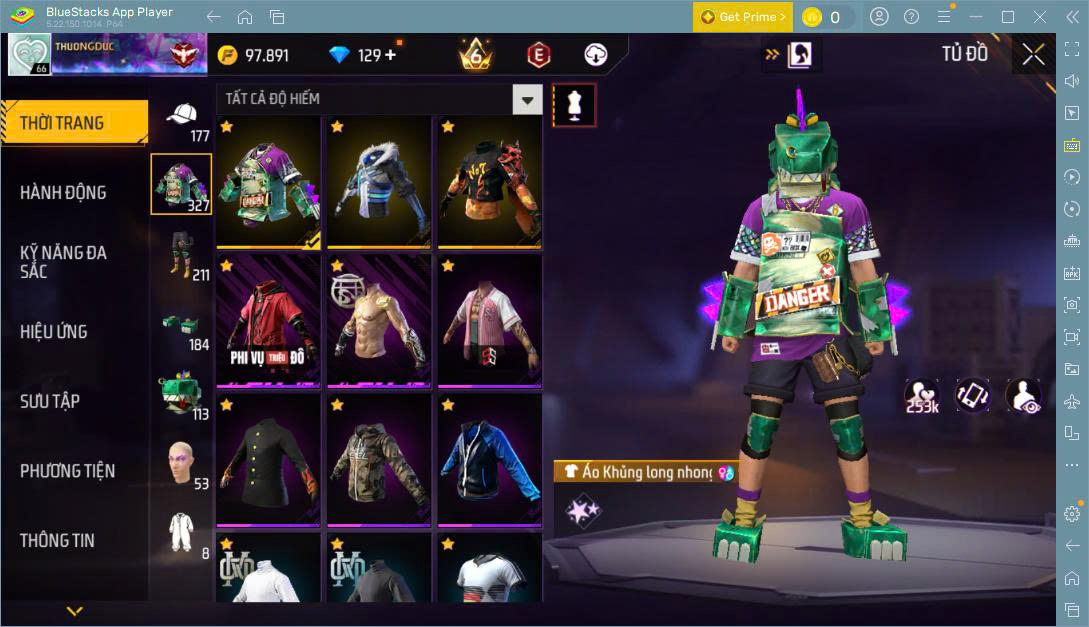
Task: Go to the Phương Tiện tab
Action: pos(67,470)
